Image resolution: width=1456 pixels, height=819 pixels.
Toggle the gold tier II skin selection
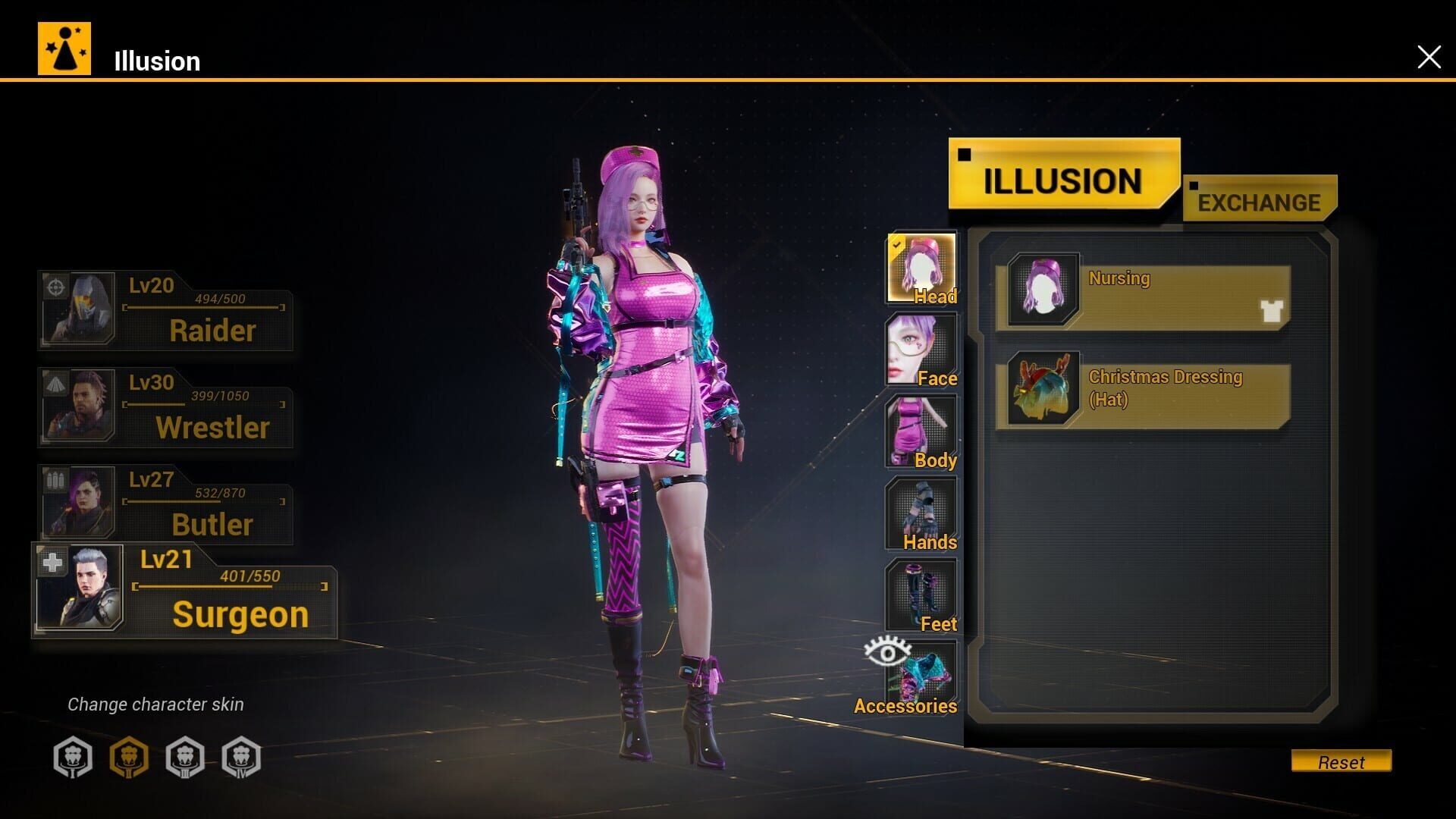[x=129, y=756]
